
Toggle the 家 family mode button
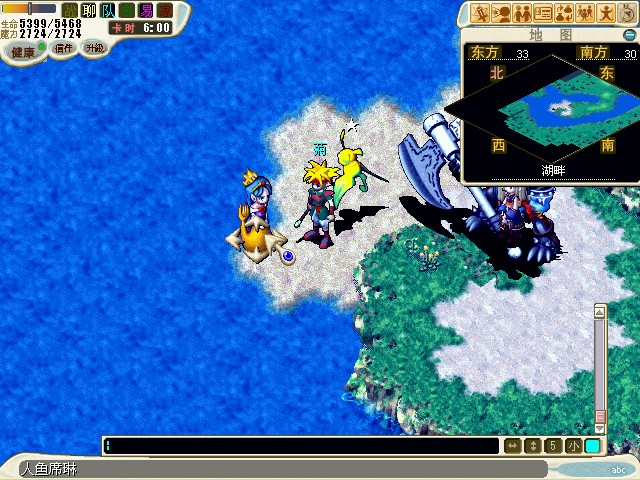(x=165, y=10)
